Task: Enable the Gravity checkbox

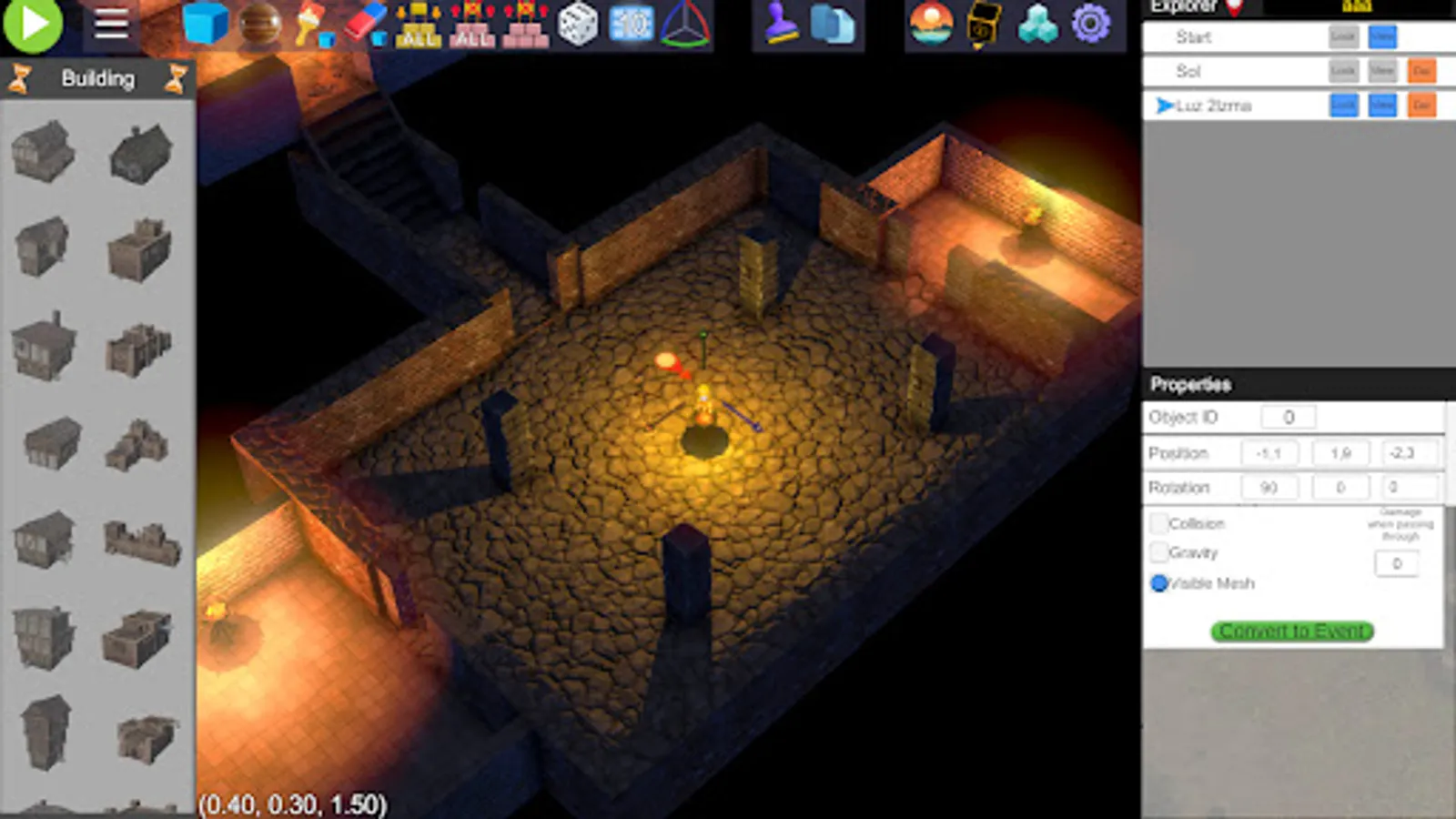Action: coord(1159,552)
